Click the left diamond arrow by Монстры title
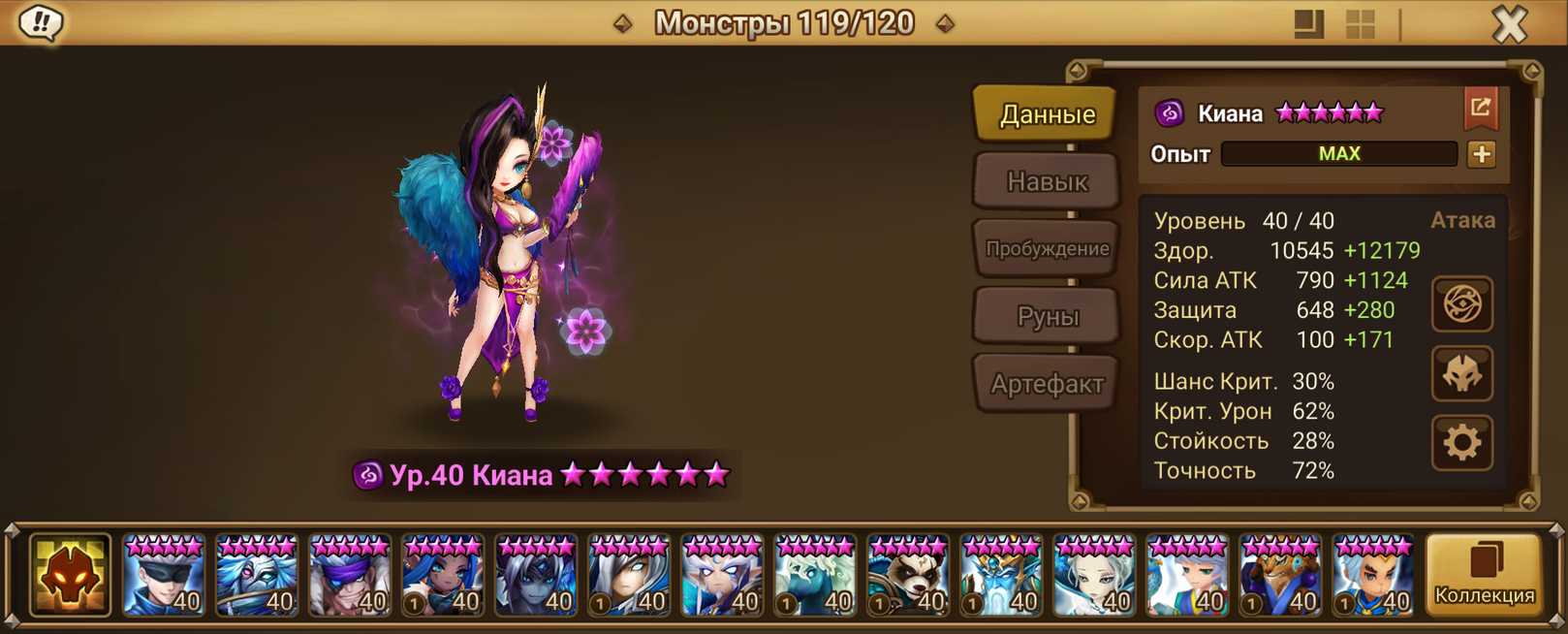The image size is (1568, 634). 623,23
